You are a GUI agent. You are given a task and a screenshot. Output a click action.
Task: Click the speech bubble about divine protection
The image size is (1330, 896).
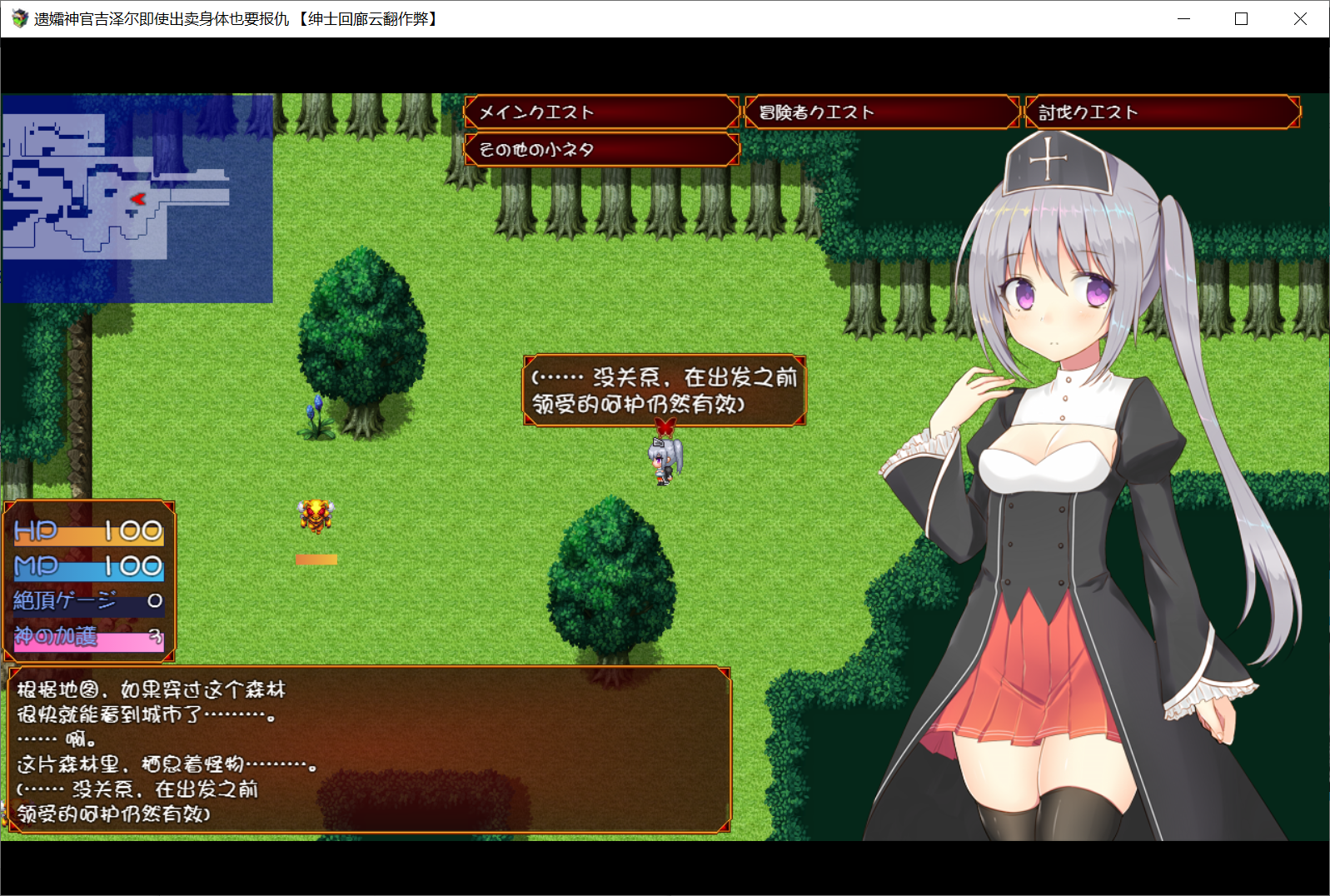tap(664, 390)
